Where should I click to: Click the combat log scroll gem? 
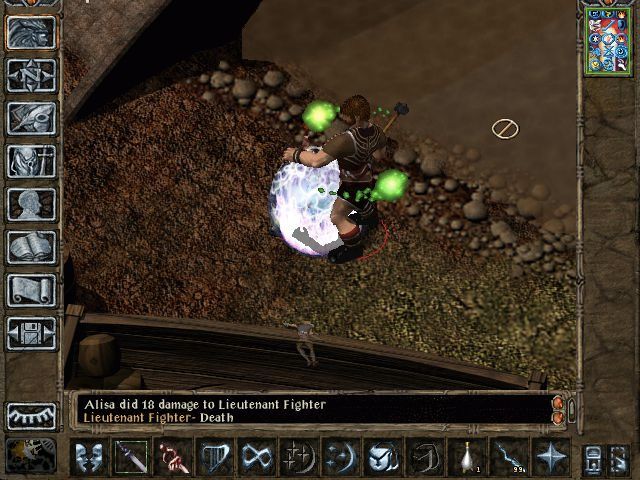pyautogui.click(x=558, y=408)
